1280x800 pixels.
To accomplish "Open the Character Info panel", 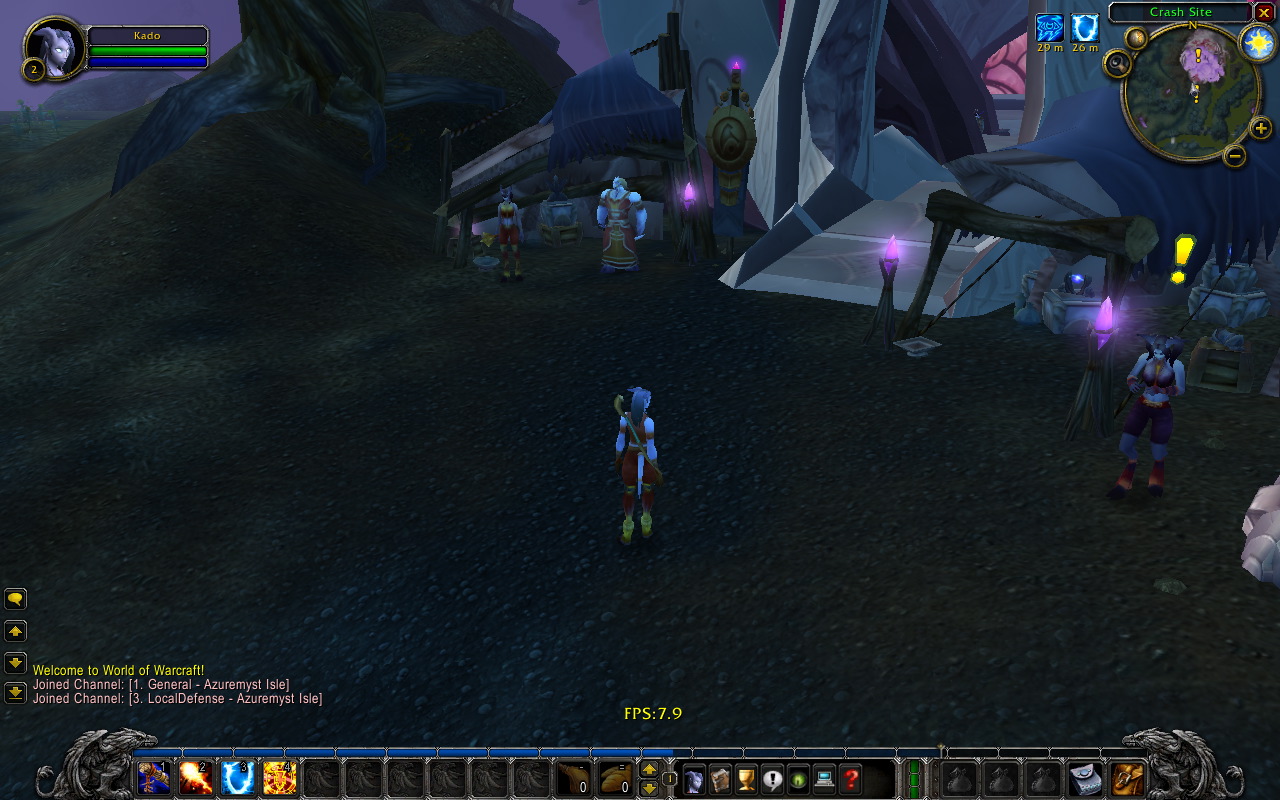I will [x=693, y=780].
